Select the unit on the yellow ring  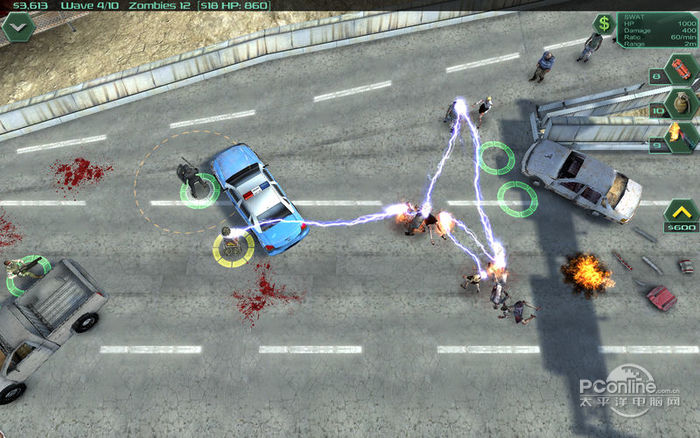pos(232,245)
